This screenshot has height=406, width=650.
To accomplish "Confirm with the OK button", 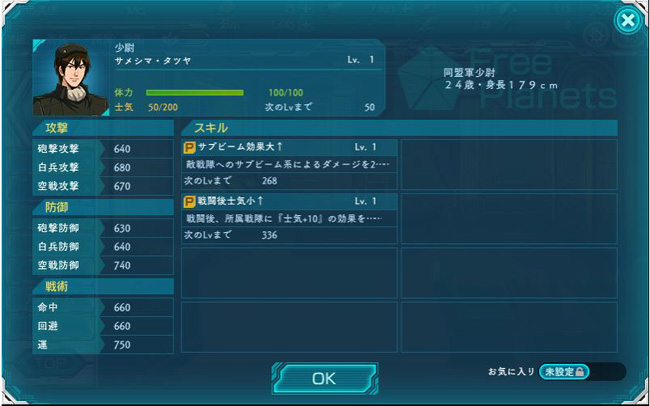I will pos(324,379).
